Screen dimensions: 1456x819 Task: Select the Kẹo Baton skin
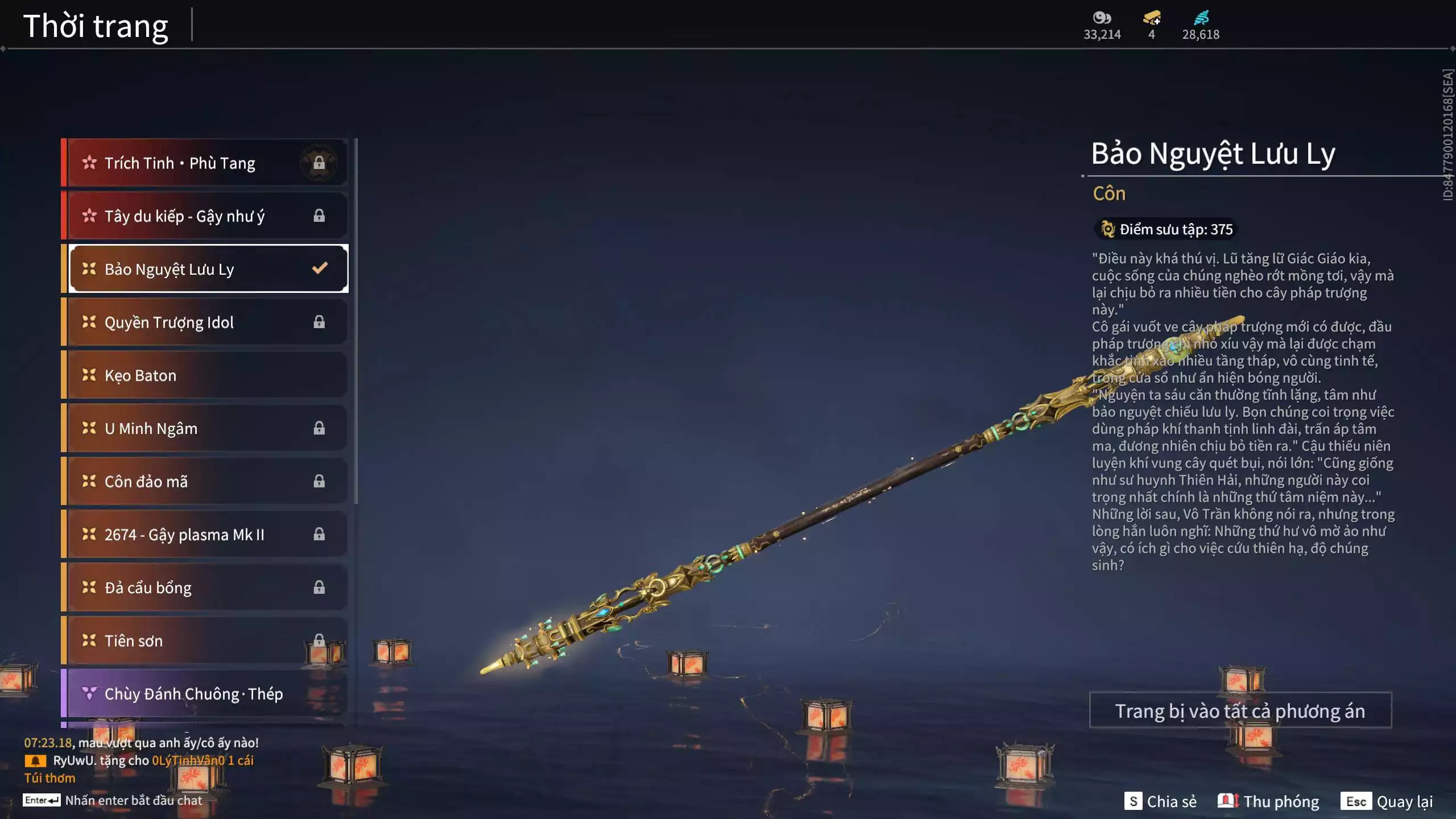[205, 375]
